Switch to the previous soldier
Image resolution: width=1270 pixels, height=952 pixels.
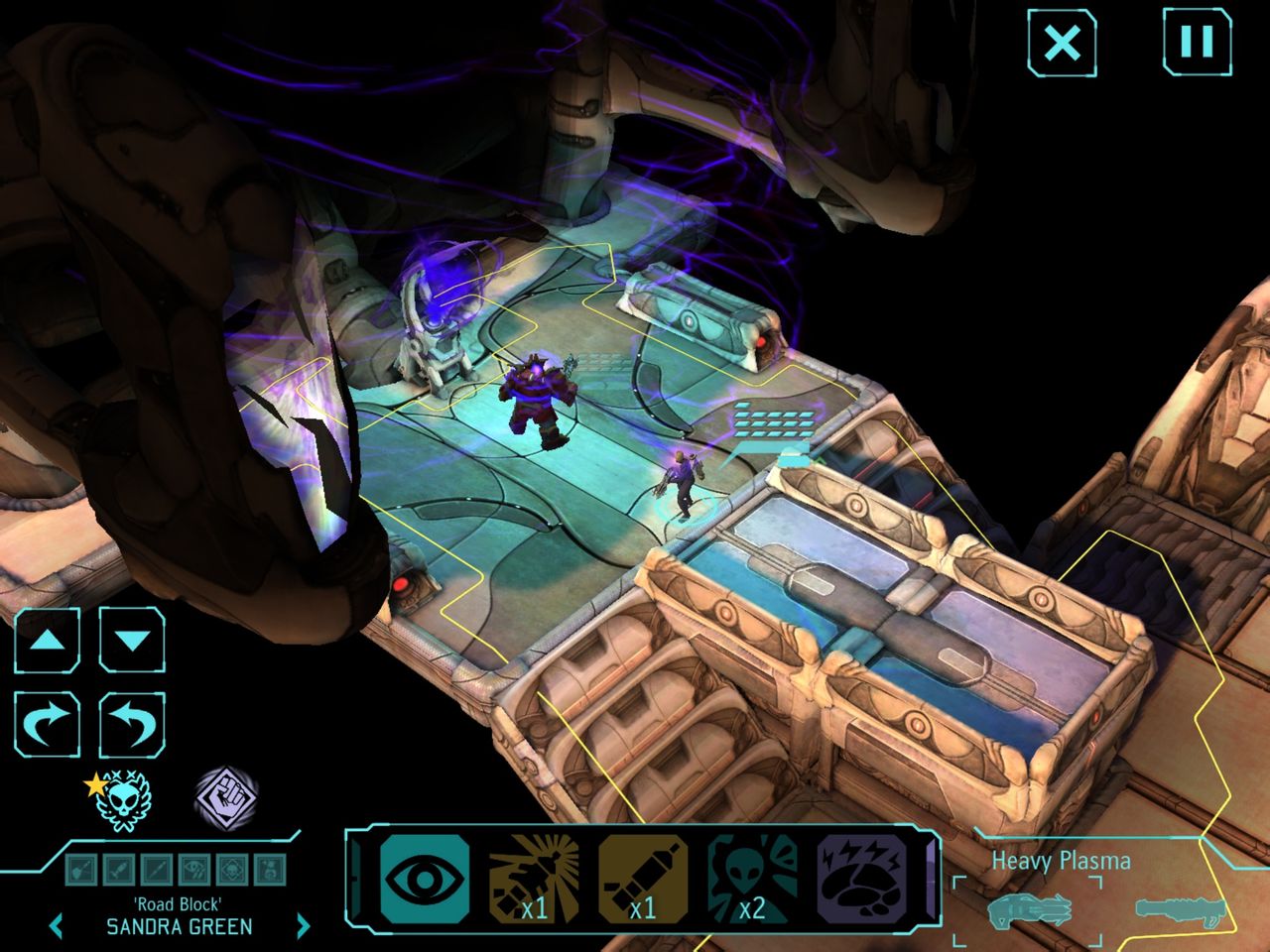[57, 926]
